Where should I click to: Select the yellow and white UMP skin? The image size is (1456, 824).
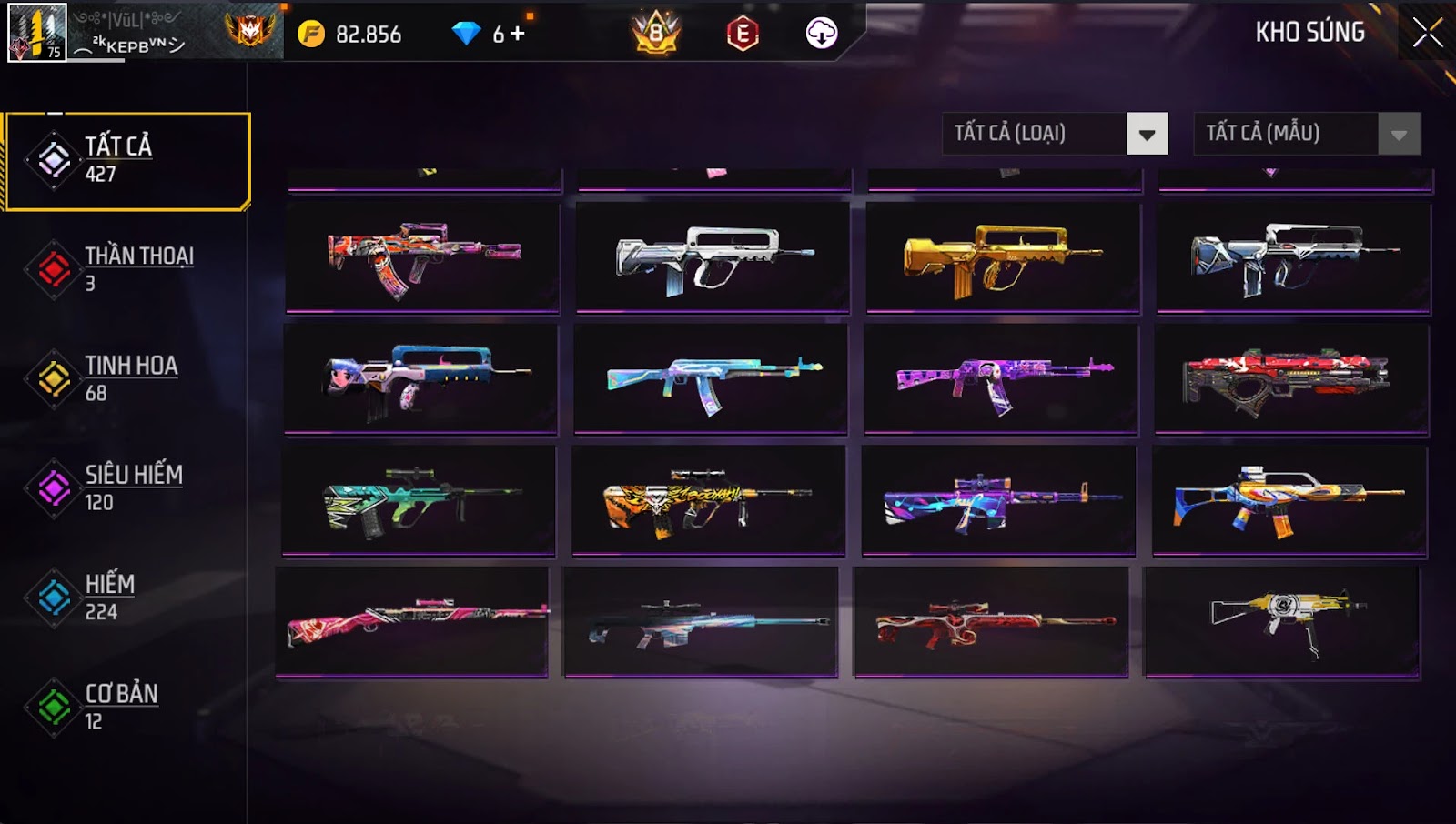tap(1282, 621)
